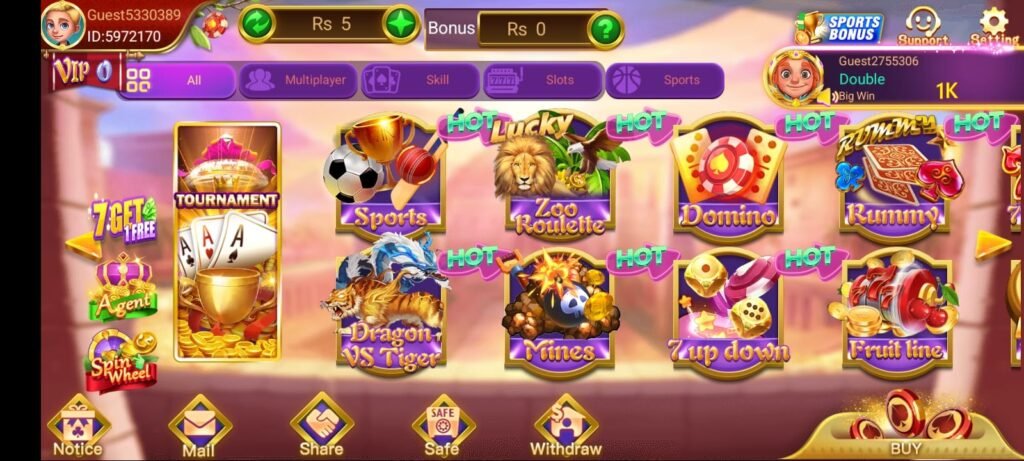
Task: Open the Tournament banner
Action: pos(227,241)
